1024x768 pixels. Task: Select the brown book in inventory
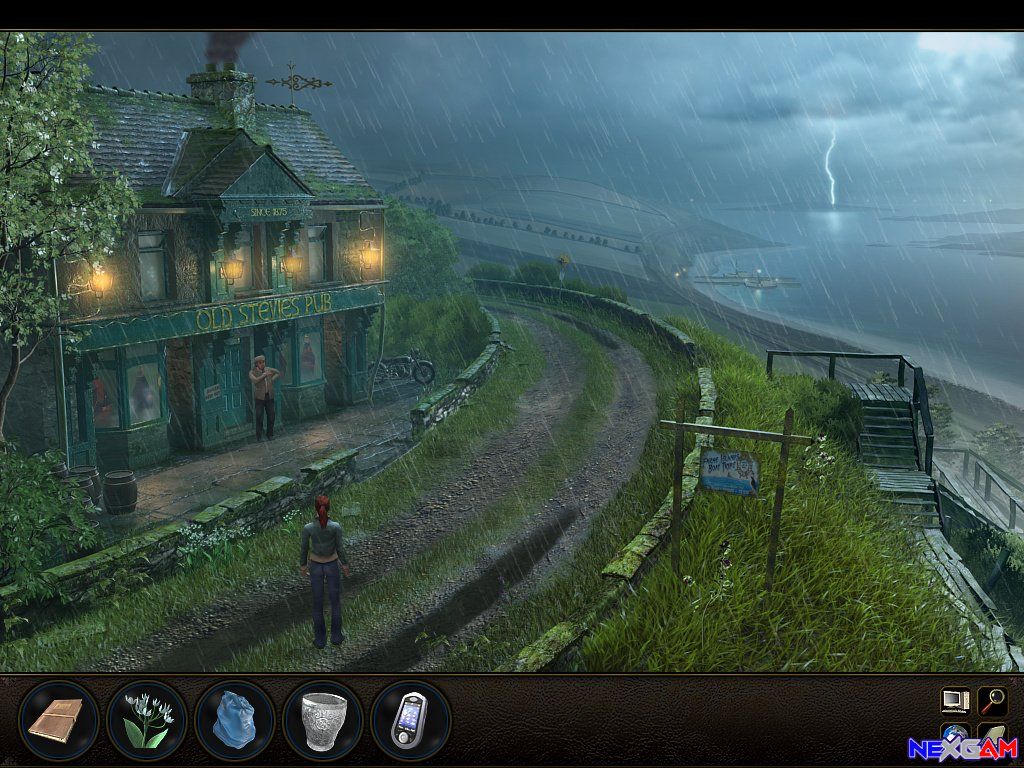point(59,720)
